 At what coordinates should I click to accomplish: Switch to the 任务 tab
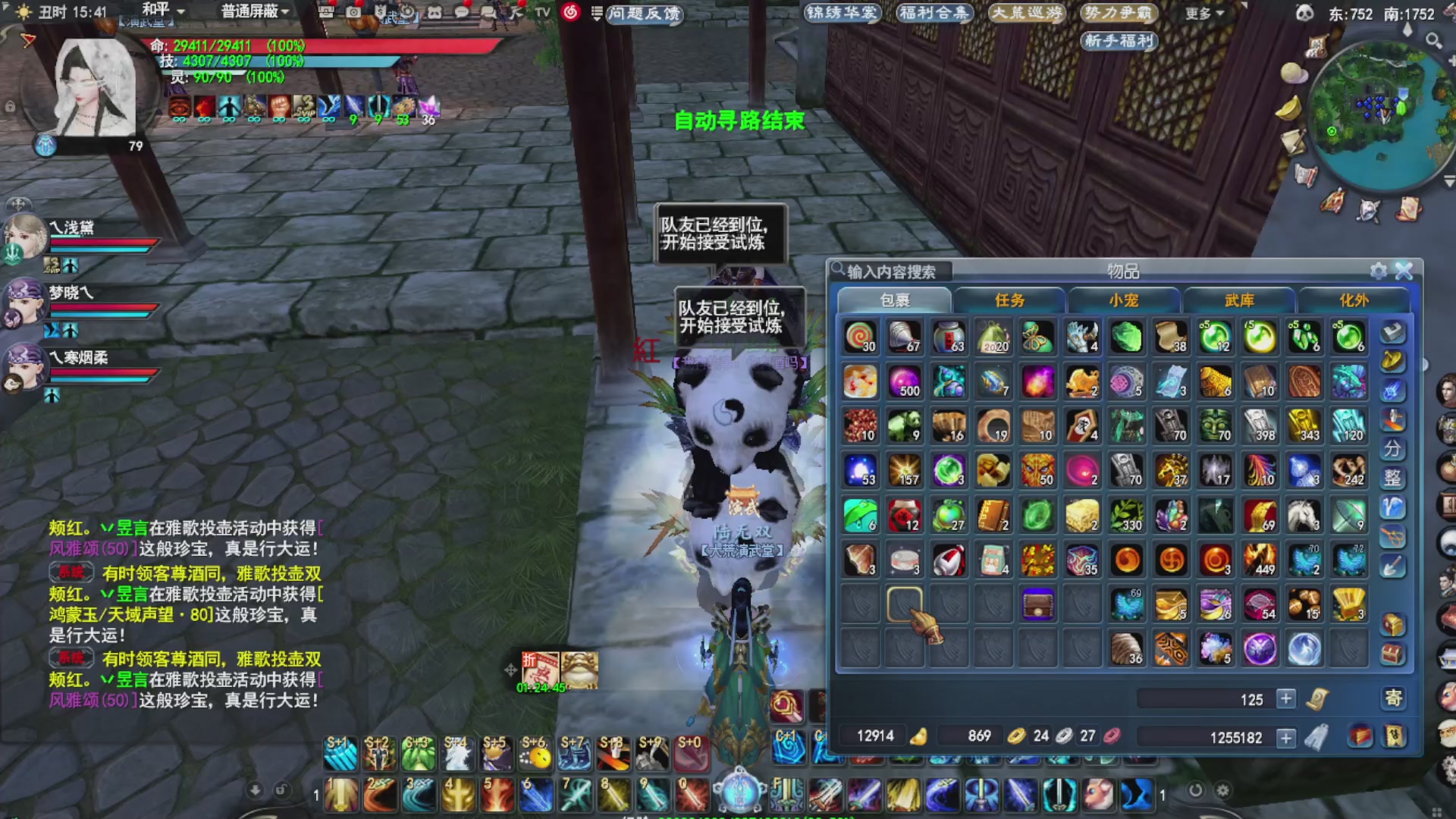tap(1009, 300)
